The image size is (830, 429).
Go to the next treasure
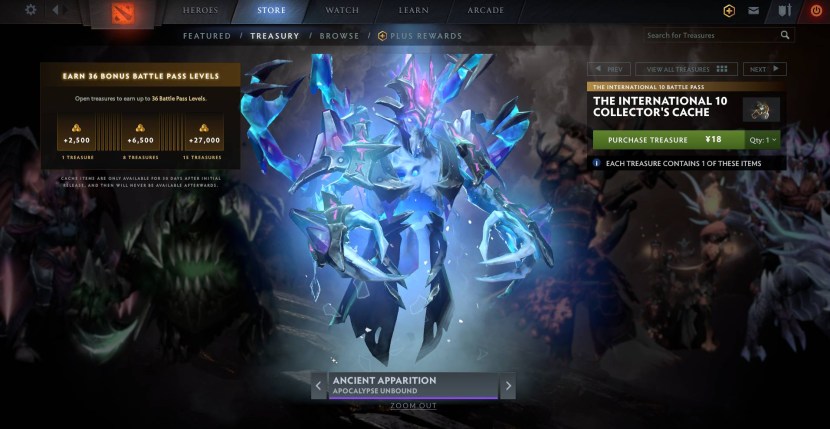[764, 69]
